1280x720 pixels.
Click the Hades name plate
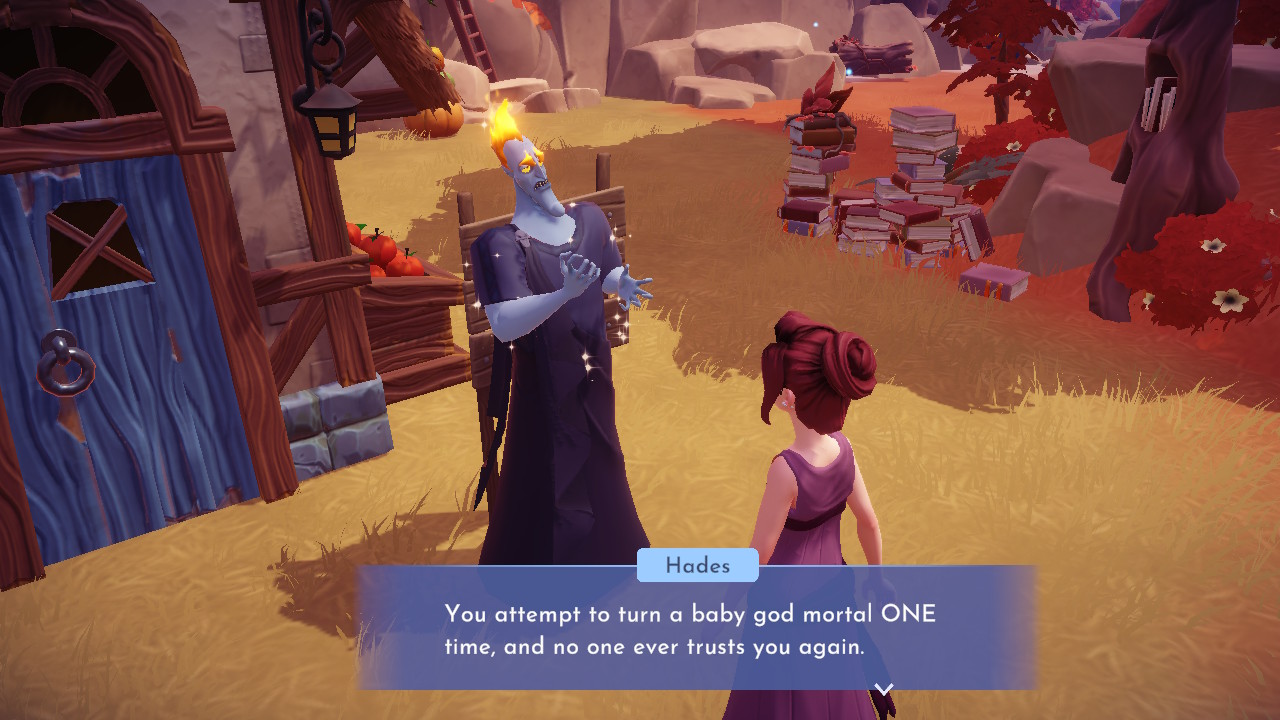click(x=699, y=566)
